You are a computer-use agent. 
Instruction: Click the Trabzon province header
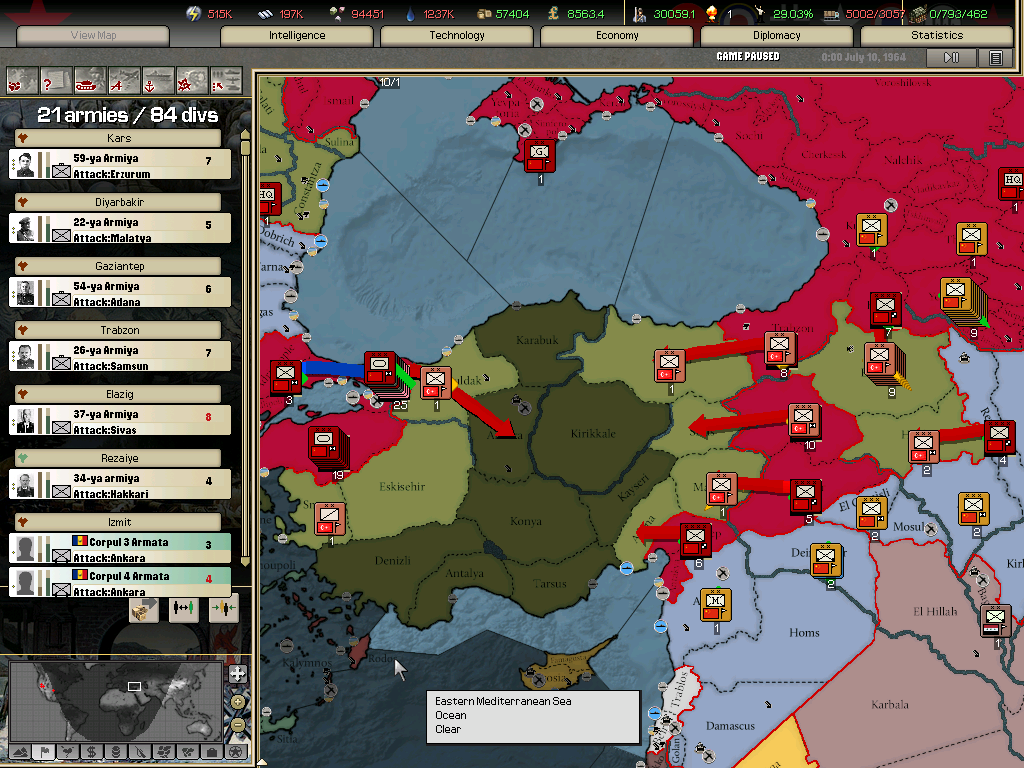coord(120,330)
